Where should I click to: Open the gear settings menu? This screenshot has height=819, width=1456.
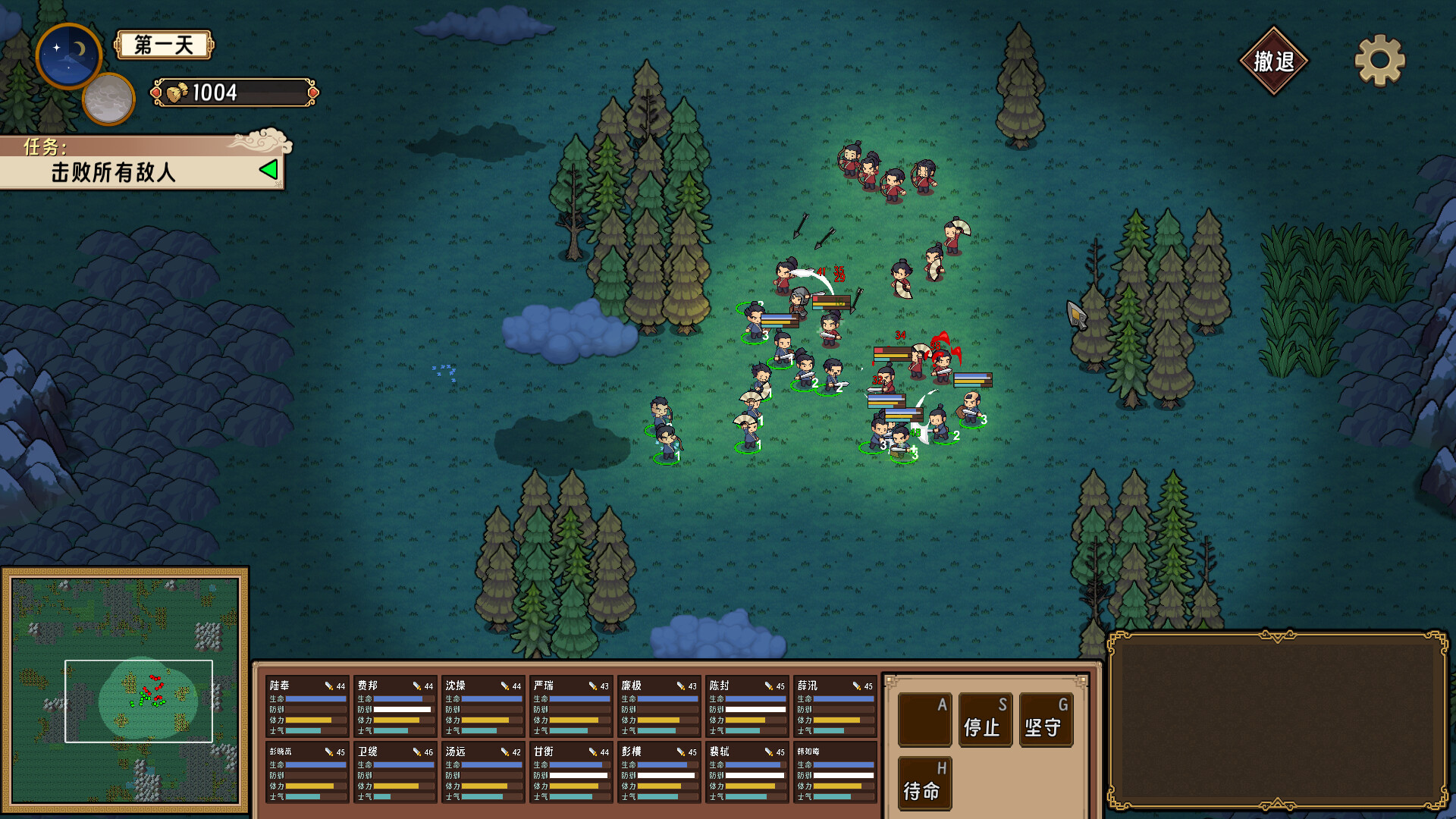tap(1379, 60)
